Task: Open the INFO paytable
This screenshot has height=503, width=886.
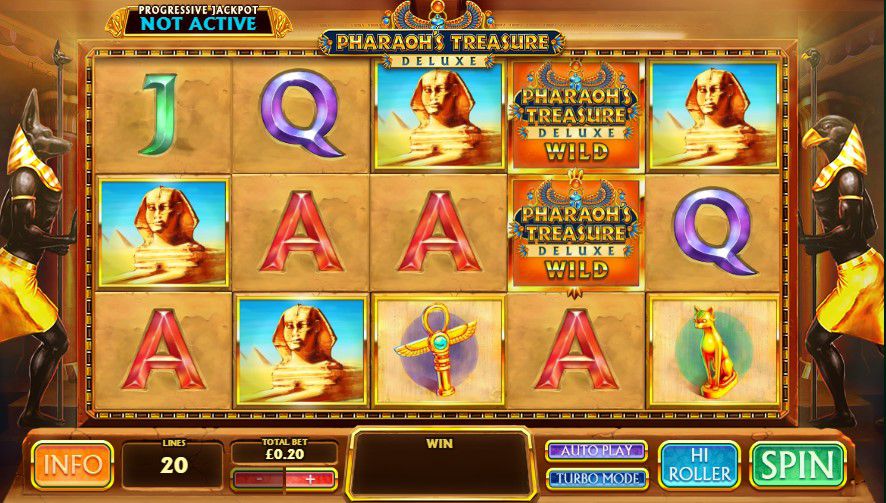Action: (72, 464)
